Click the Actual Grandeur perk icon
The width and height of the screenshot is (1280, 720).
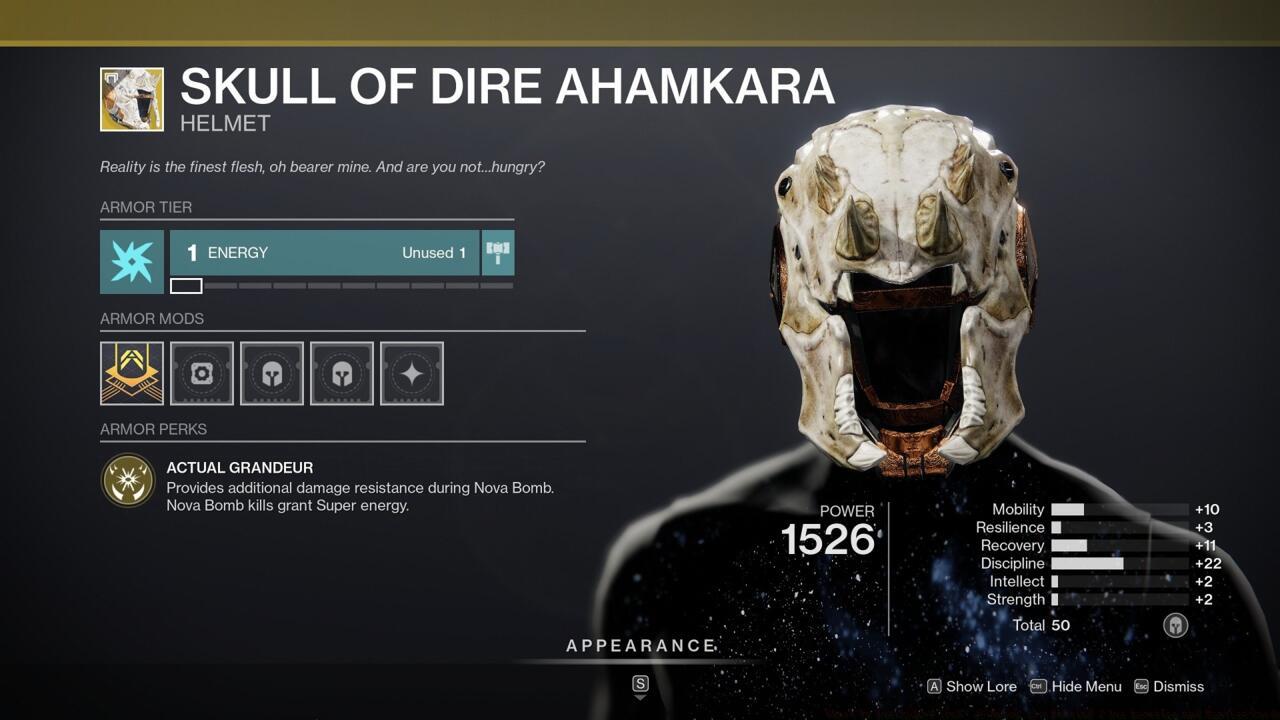coord(128,480)
